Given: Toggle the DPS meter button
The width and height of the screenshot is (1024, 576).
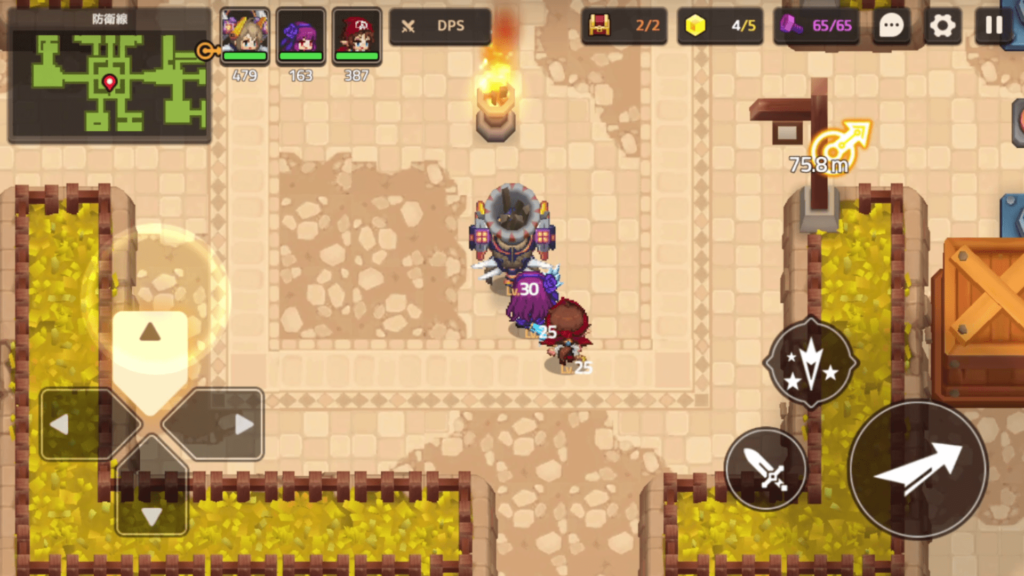Looking at the screenshot, I should point(440,26).
